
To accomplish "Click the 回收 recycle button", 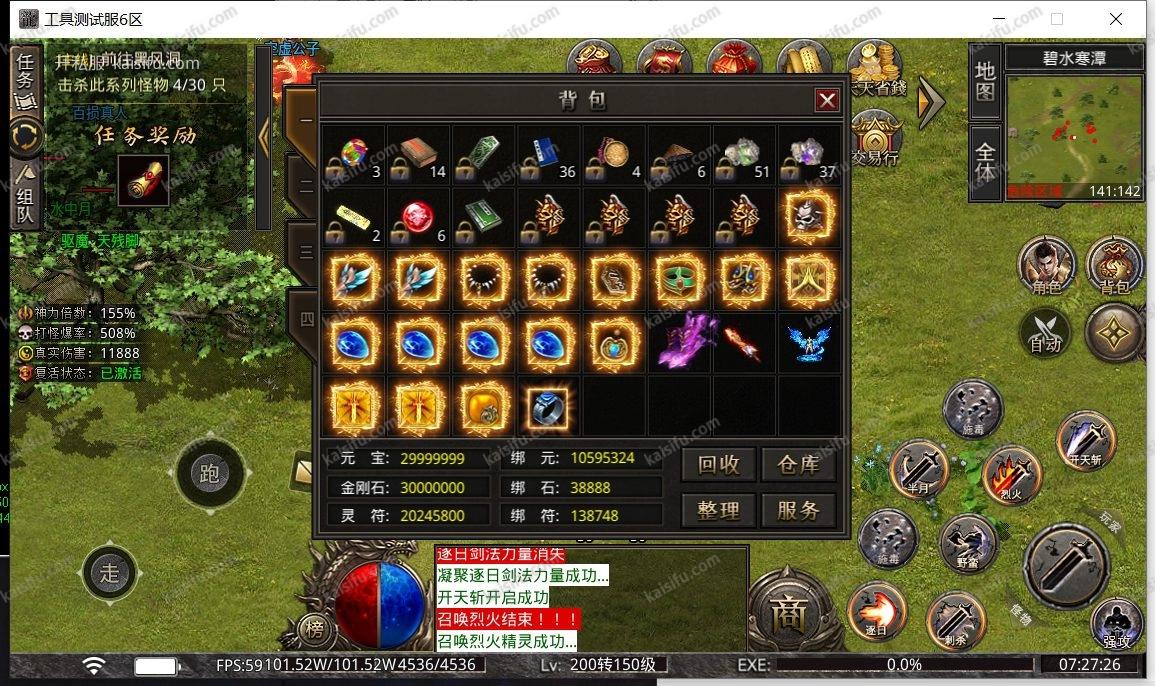I will 718,465.
